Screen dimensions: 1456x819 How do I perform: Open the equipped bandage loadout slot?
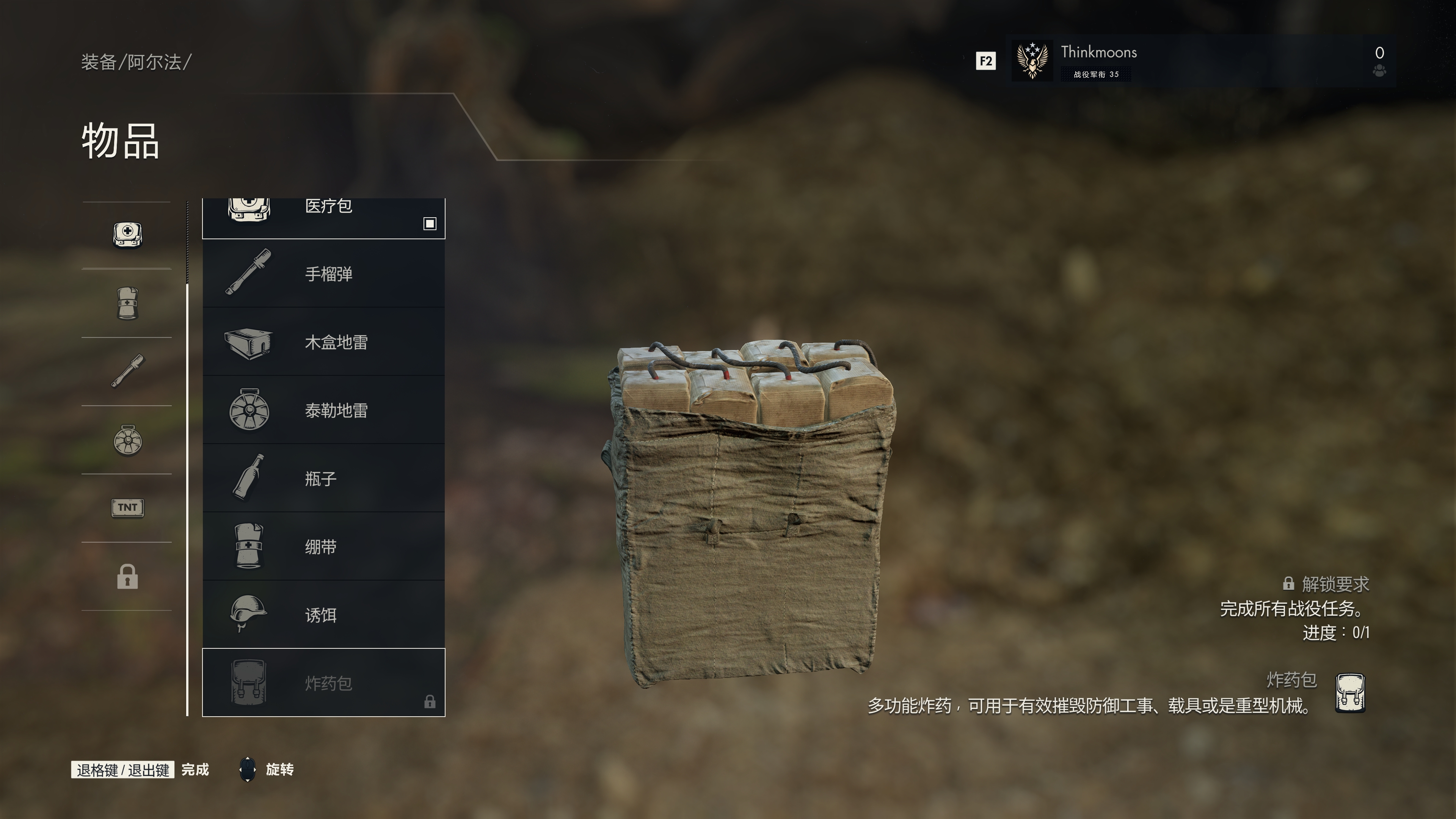tap(127, 303)
